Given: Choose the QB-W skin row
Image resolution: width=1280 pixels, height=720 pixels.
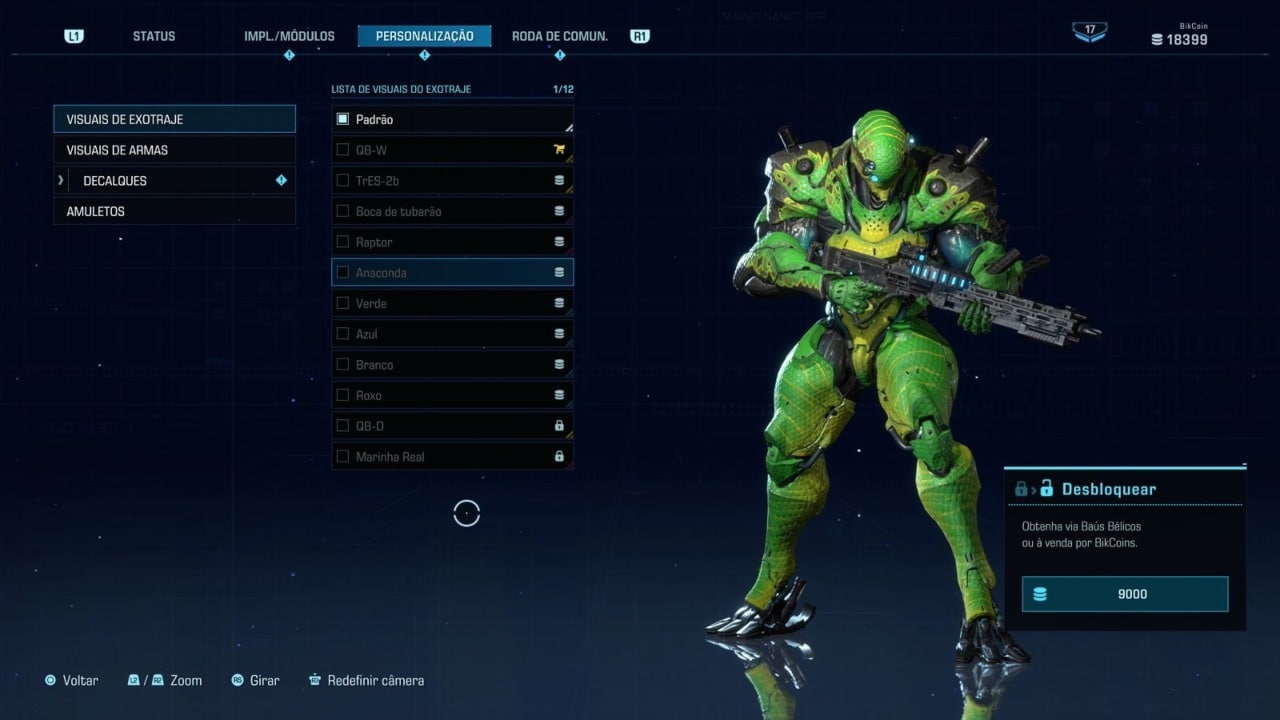Looking at the screenshot, I should coord(452,150).
